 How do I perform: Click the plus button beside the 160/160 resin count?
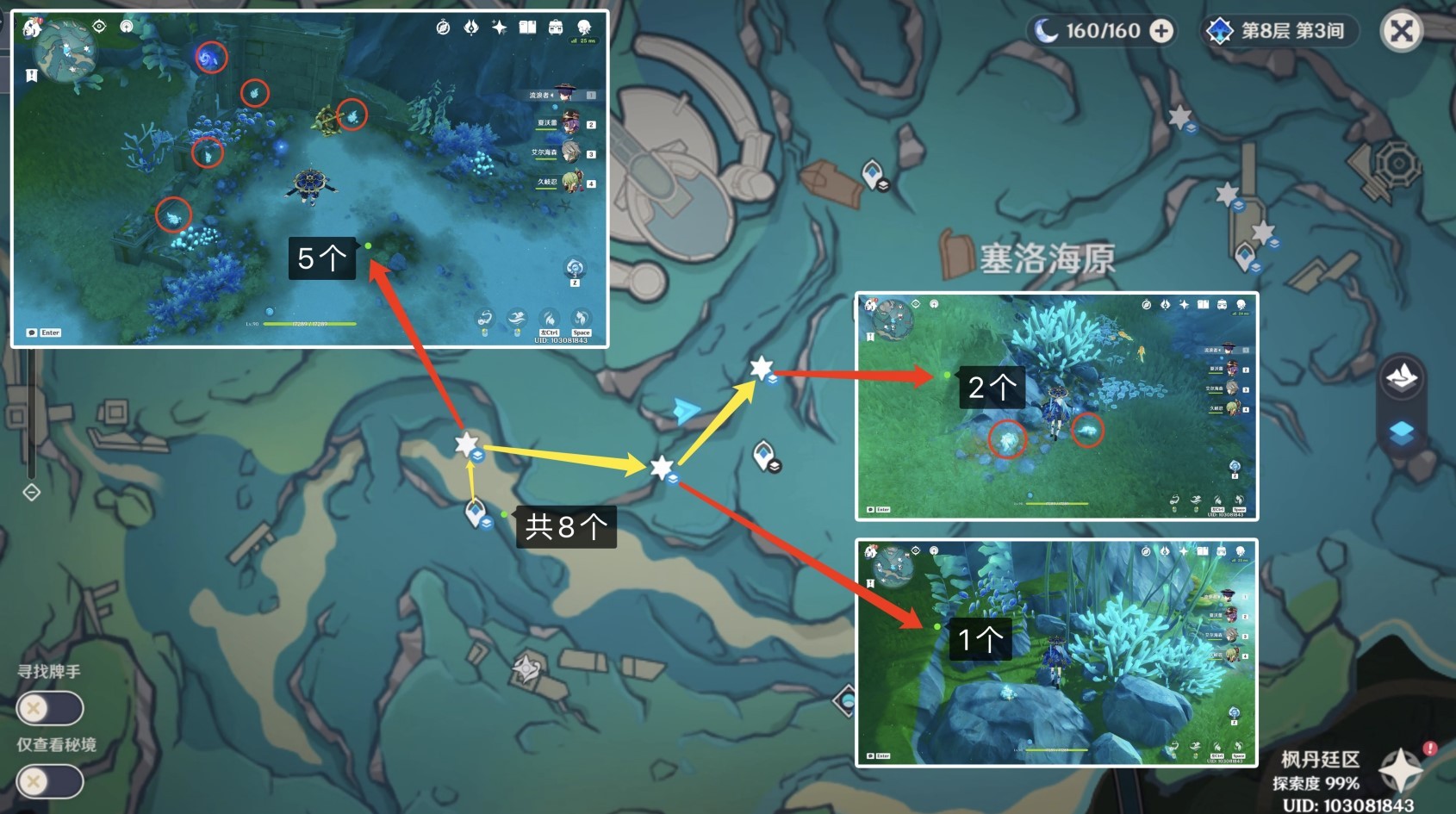(1162, 30)
